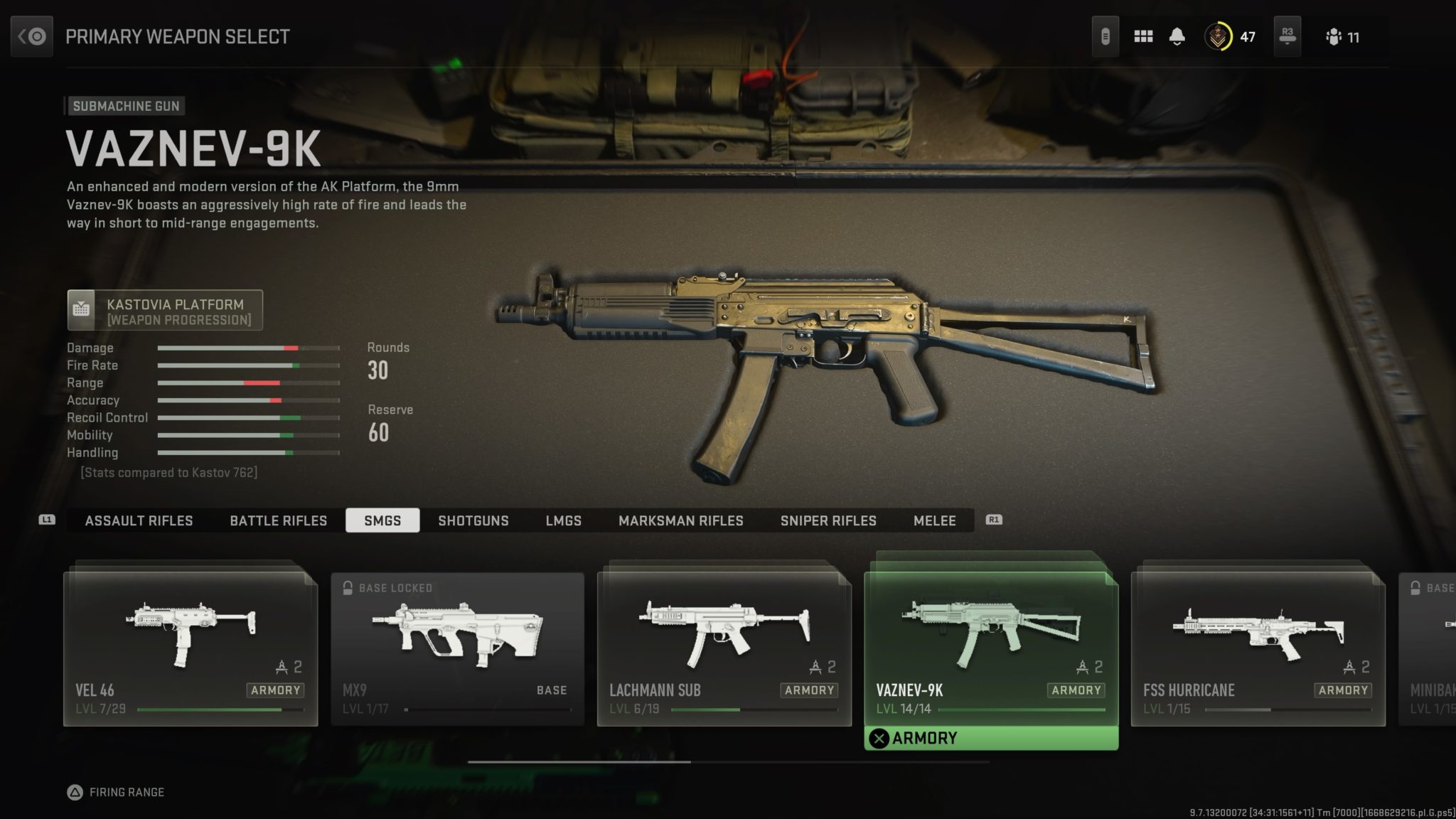The image size is (1456, 819).
Task: Click the L1 category page-back control
Action: coord(45,520)
